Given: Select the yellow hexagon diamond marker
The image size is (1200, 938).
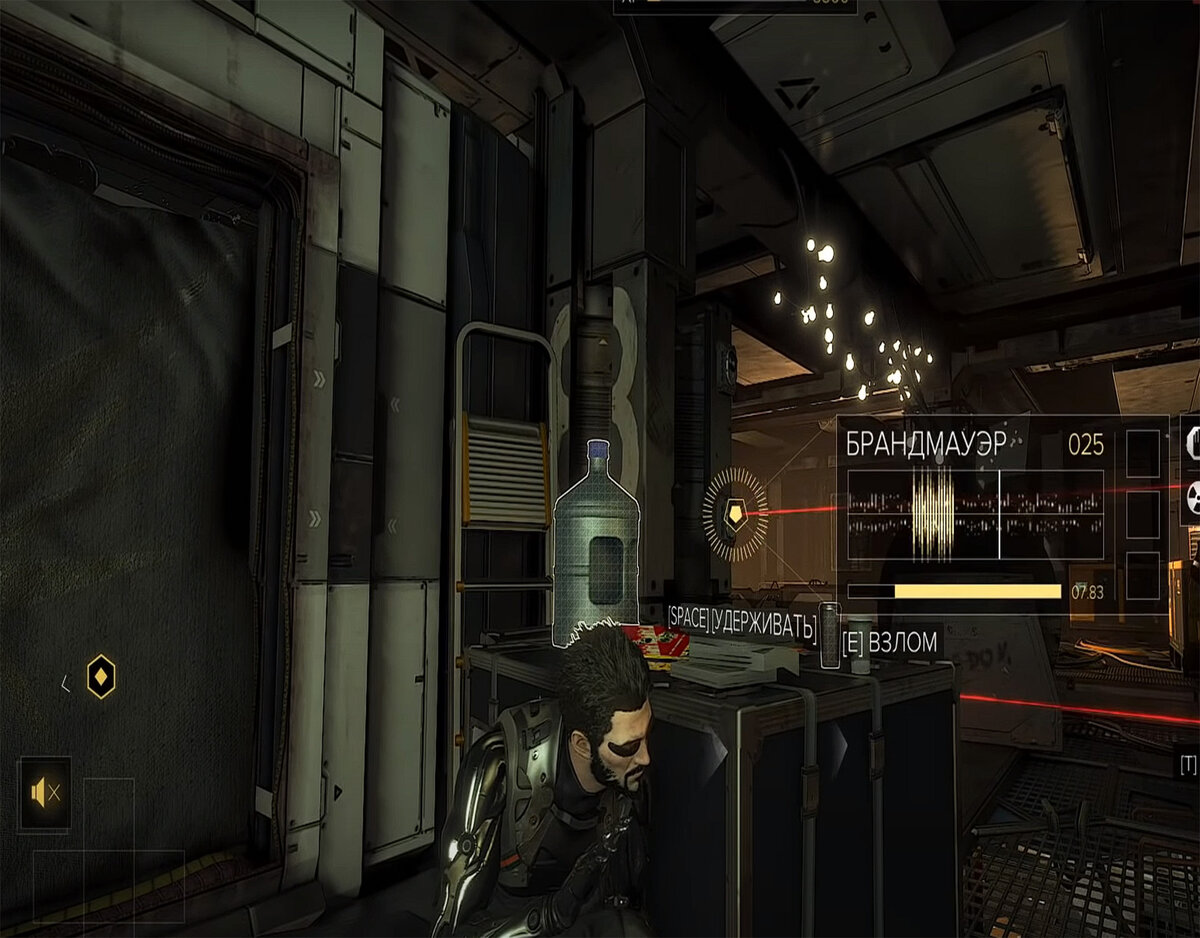Looking at the screenshot, I should tap(101, 677).
